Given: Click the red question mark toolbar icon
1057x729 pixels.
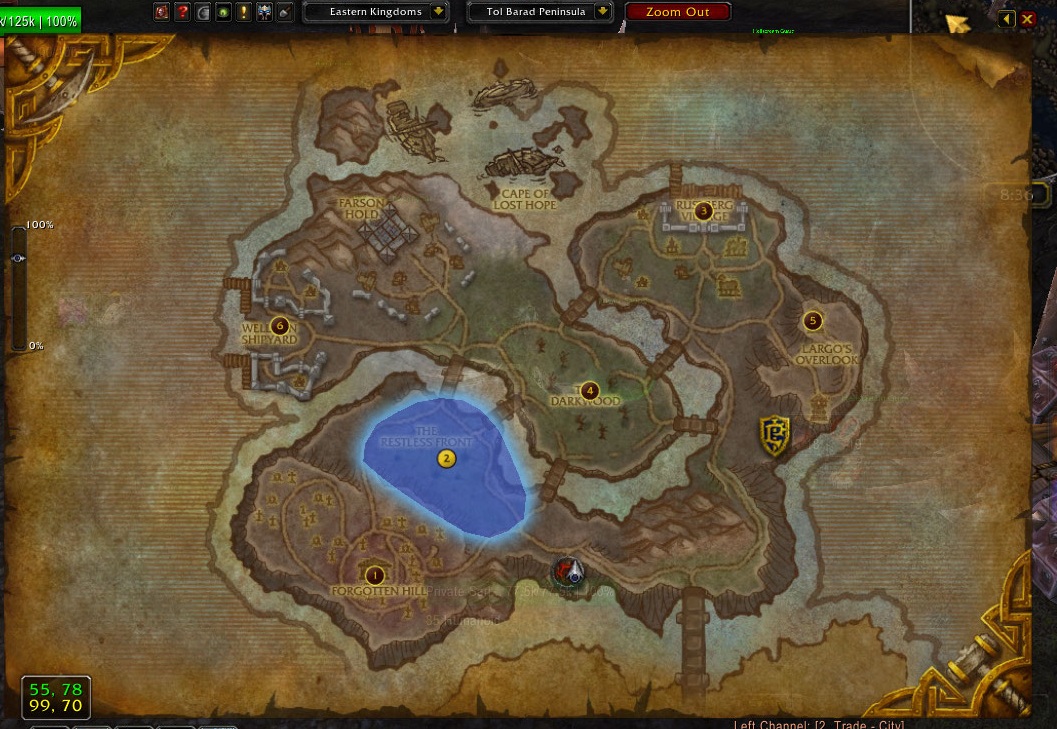Looking at the screenshot, I should [183, 12].
